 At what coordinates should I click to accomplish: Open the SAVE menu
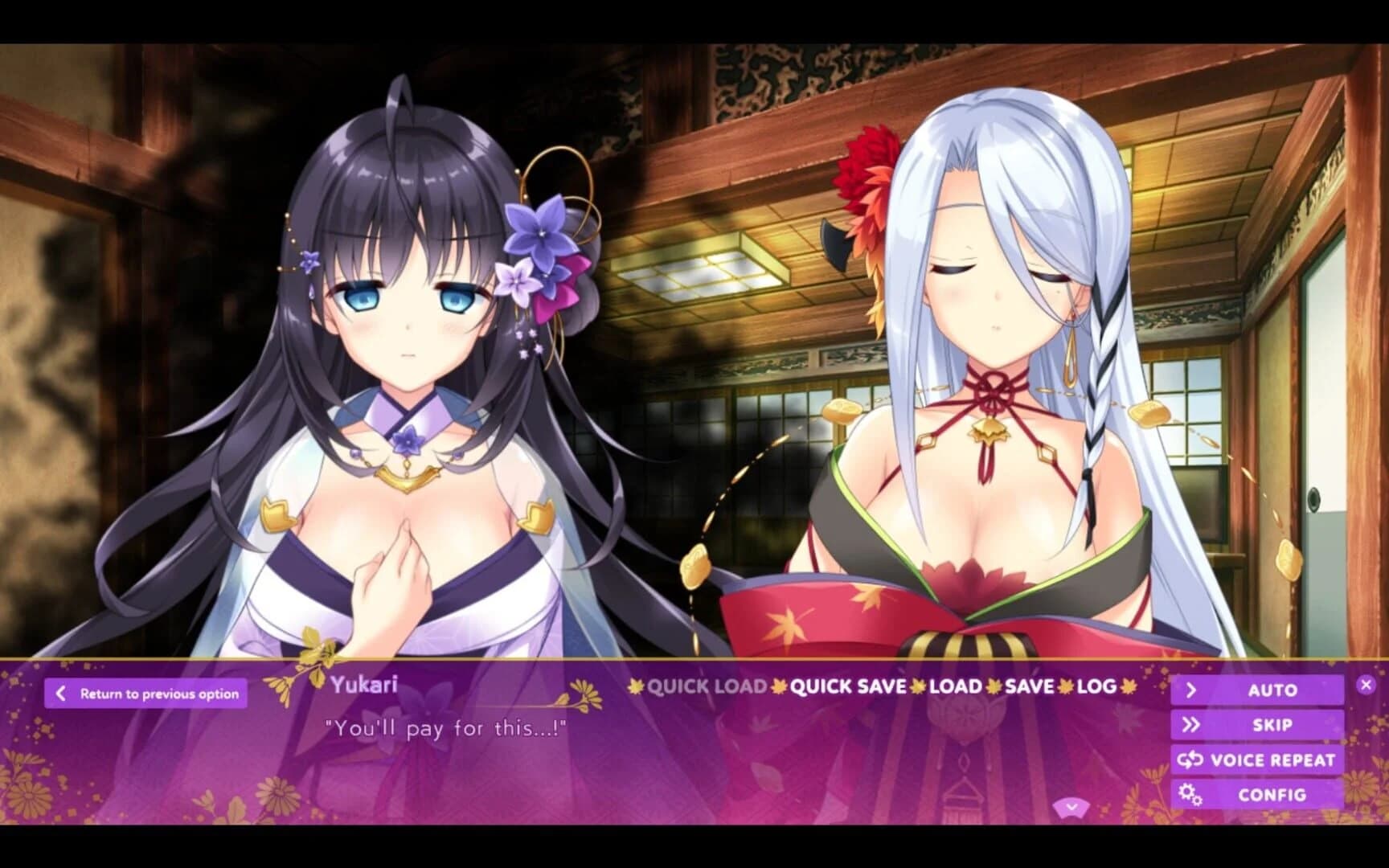coord(1030,688)
